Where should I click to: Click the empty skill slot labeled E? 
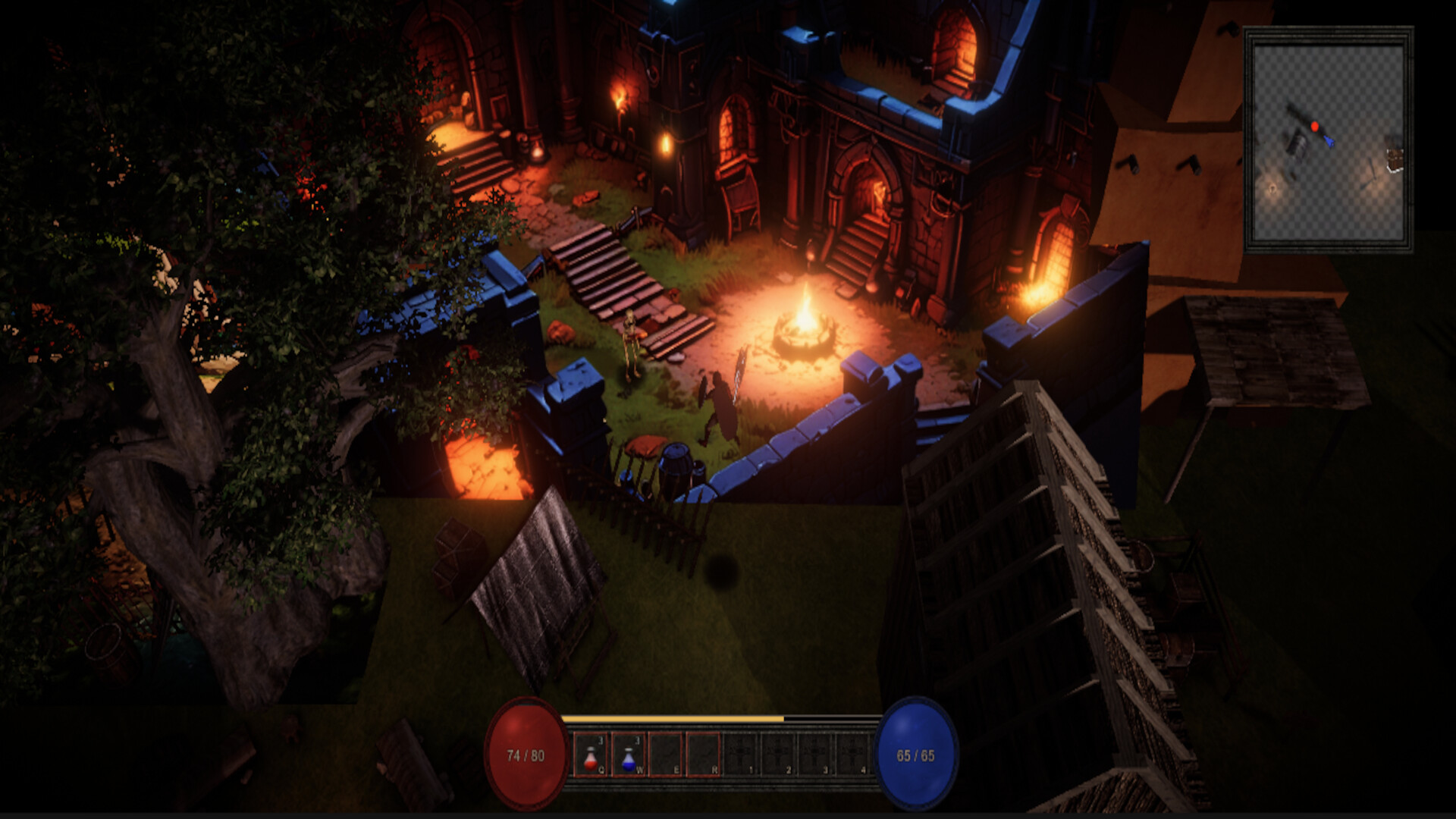coord(666,753)
